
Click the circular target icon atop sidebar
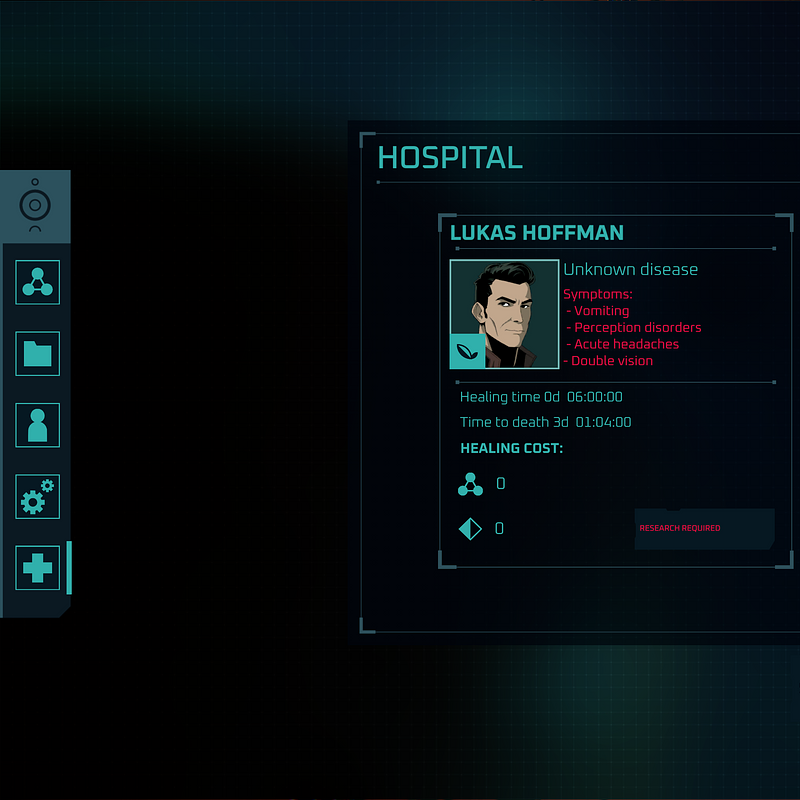click(x=35, y=205)
